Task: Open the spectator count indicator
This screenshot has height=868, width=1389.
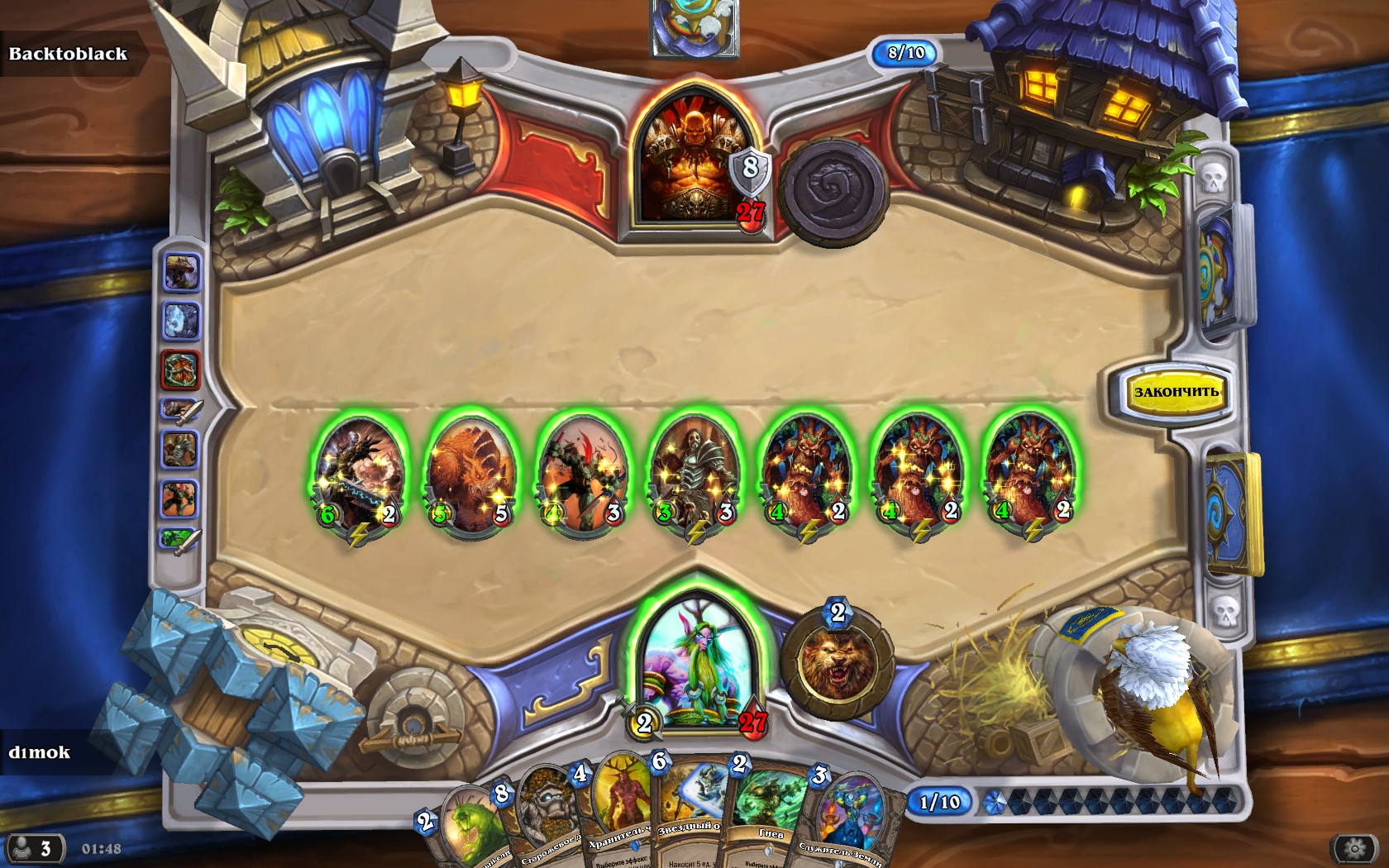Action: click(x=33, y=848)
